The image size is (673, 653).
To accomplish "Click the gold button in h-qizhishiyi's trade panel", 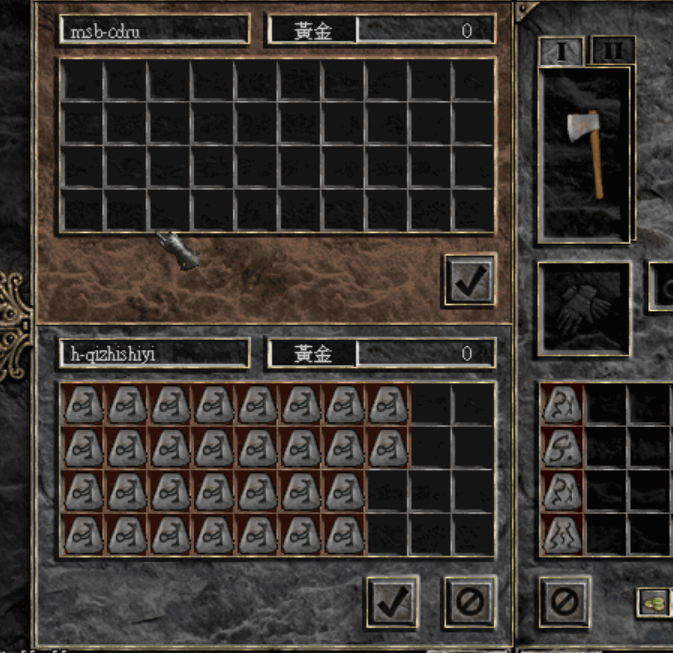I will click(312, 353).
